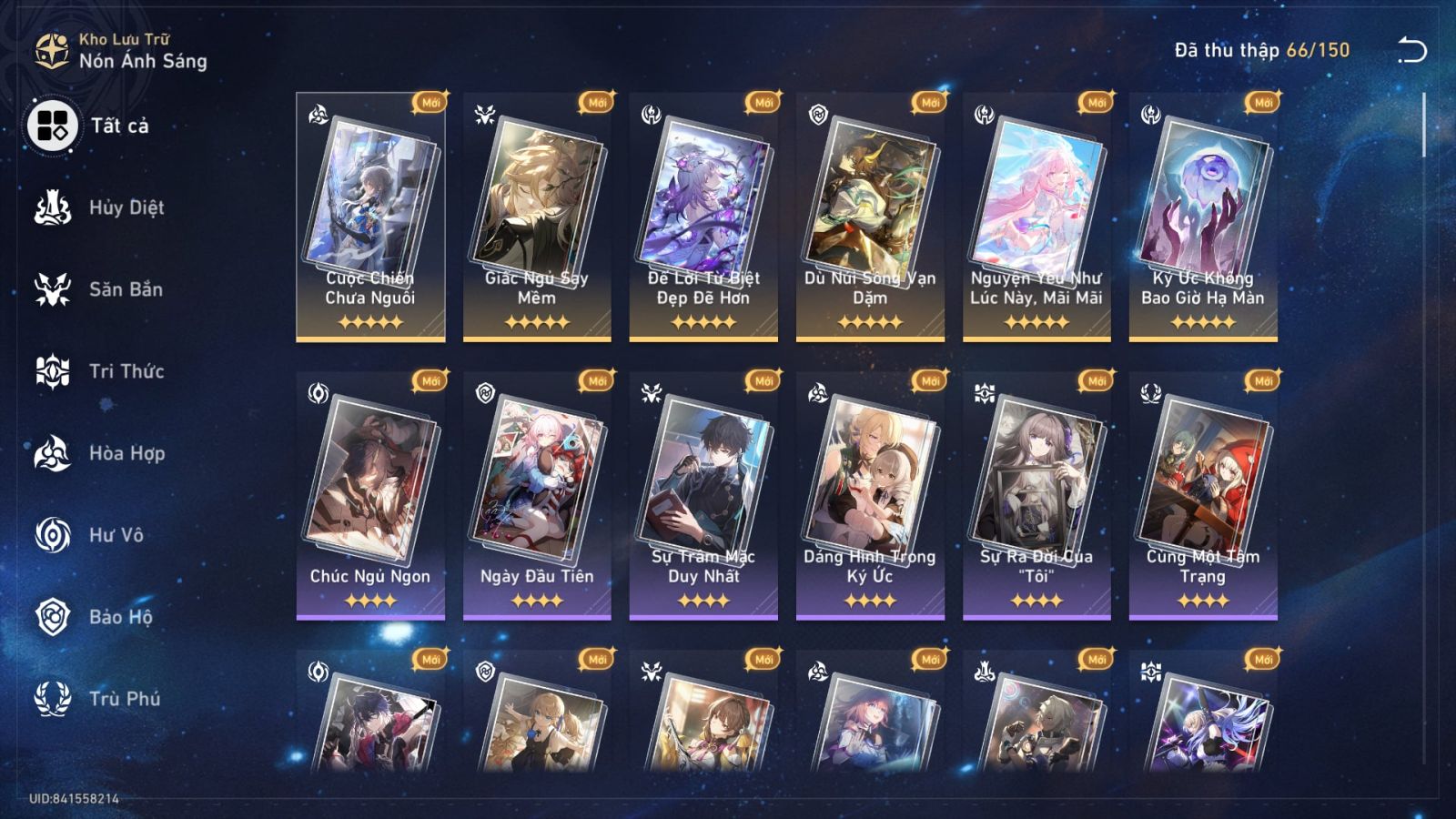Select the Săn Bắn path filter icon
Image resolution: width=1456 pixels, height=819 pixels.
coord(52,289)
